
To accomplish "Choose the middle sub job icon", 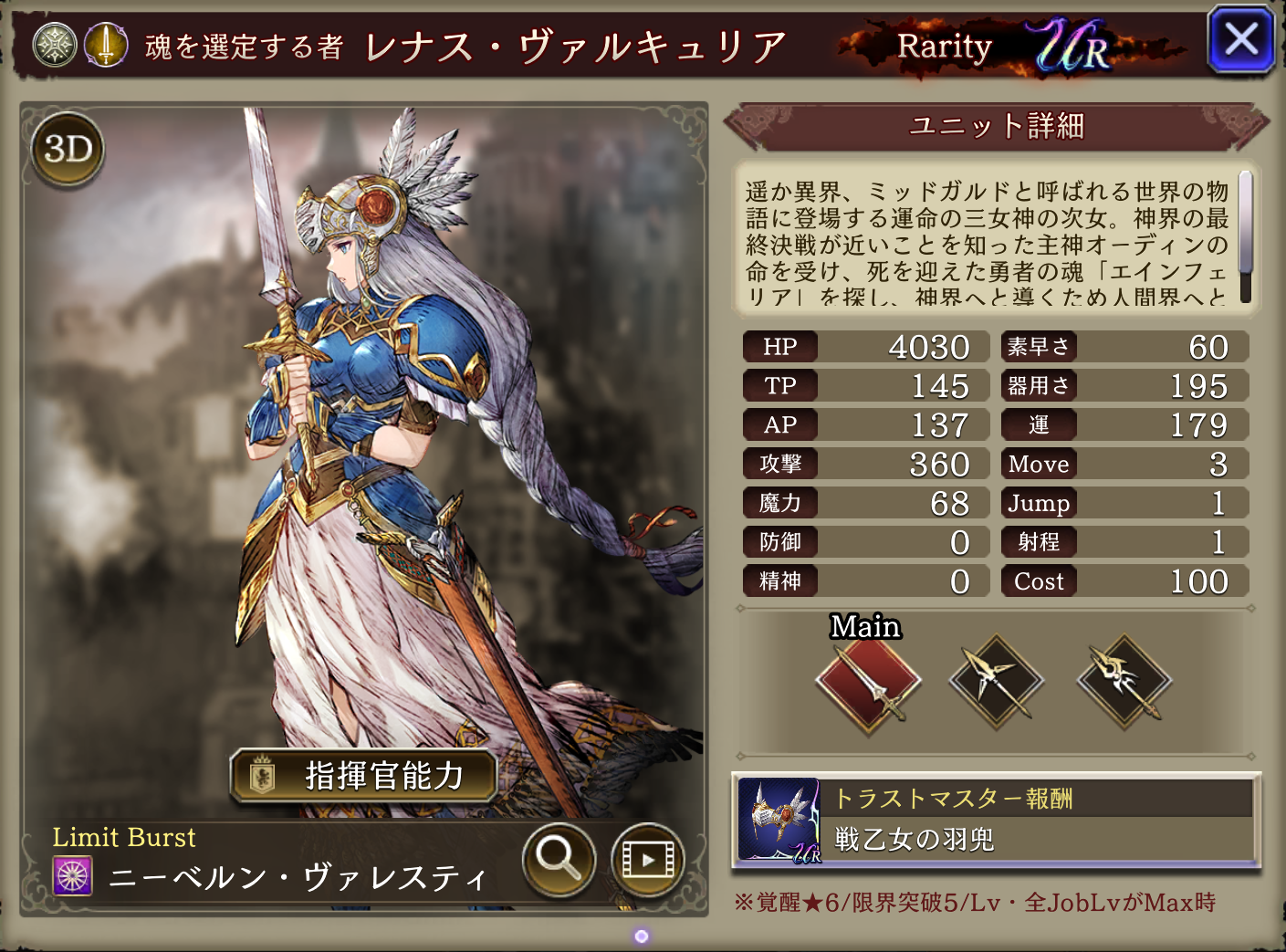I will point(996,683).
